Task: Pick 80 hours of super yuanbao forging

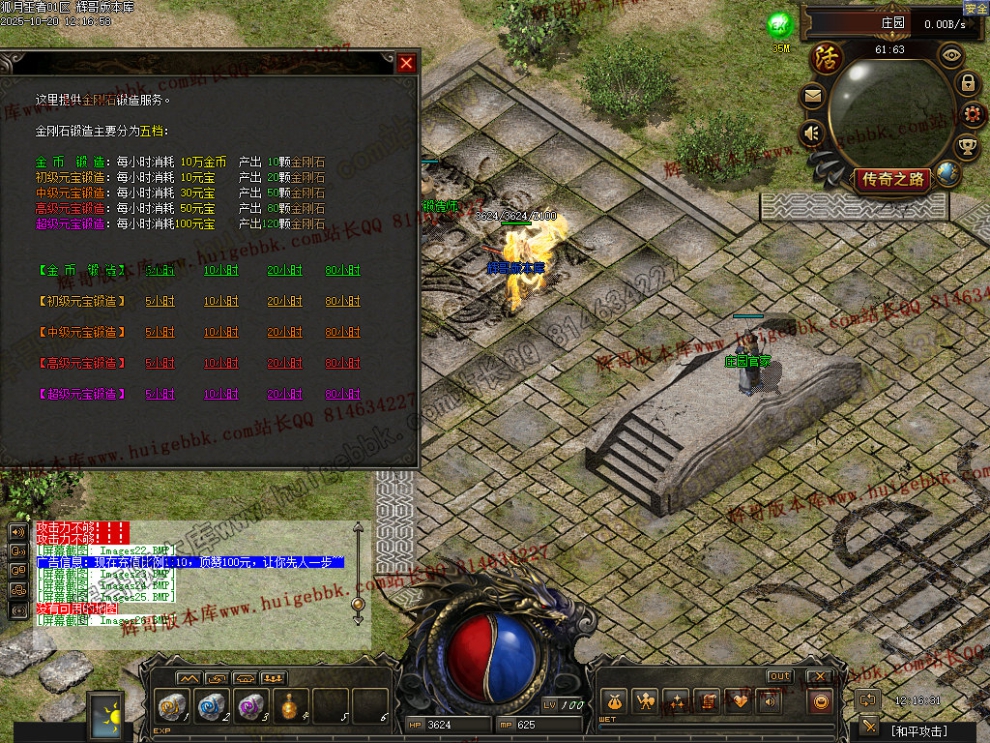Action: click(x=342, y=395)
